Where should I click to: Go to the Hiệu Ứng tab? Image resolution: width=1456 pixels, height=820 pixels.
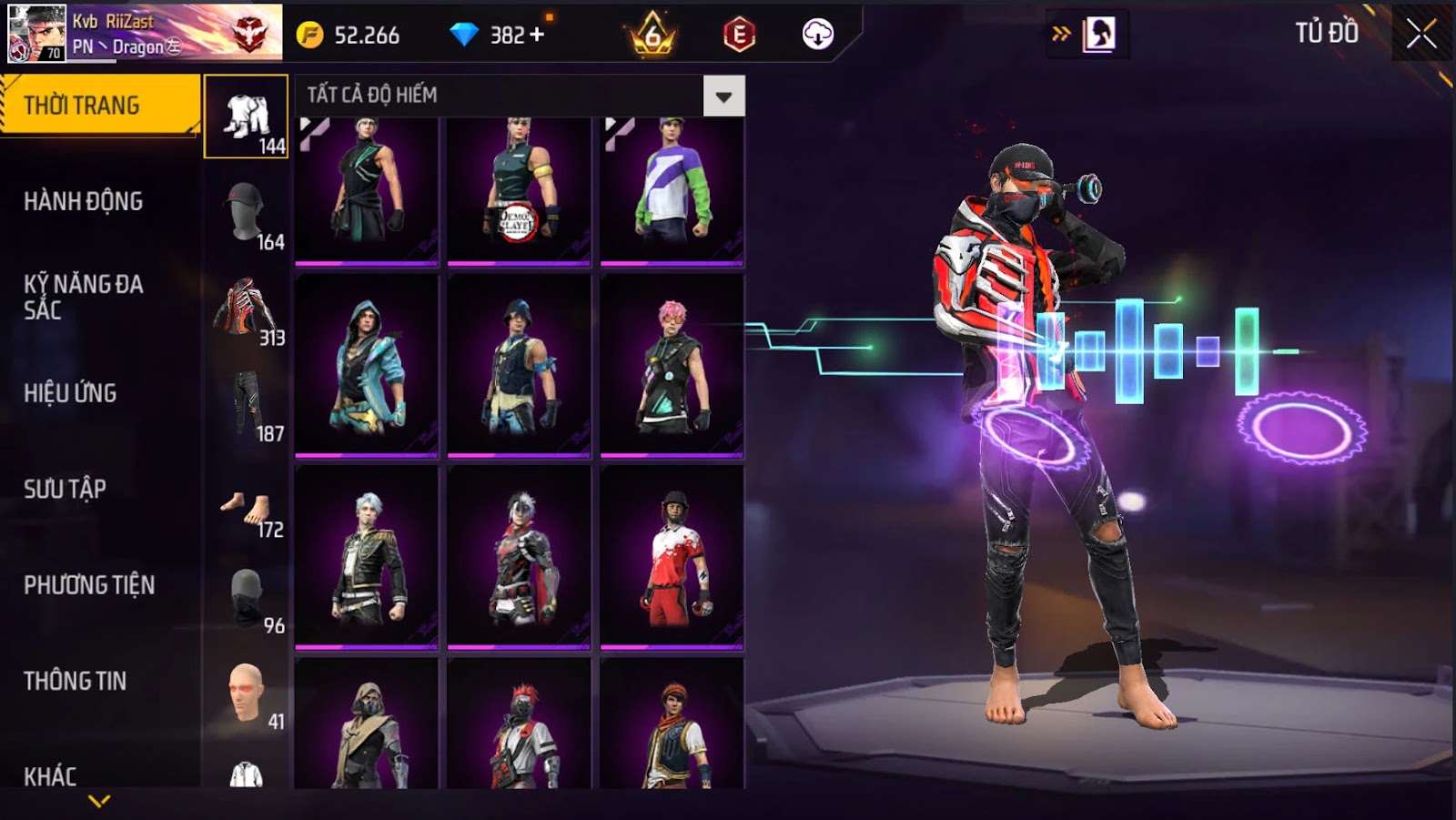70,393
